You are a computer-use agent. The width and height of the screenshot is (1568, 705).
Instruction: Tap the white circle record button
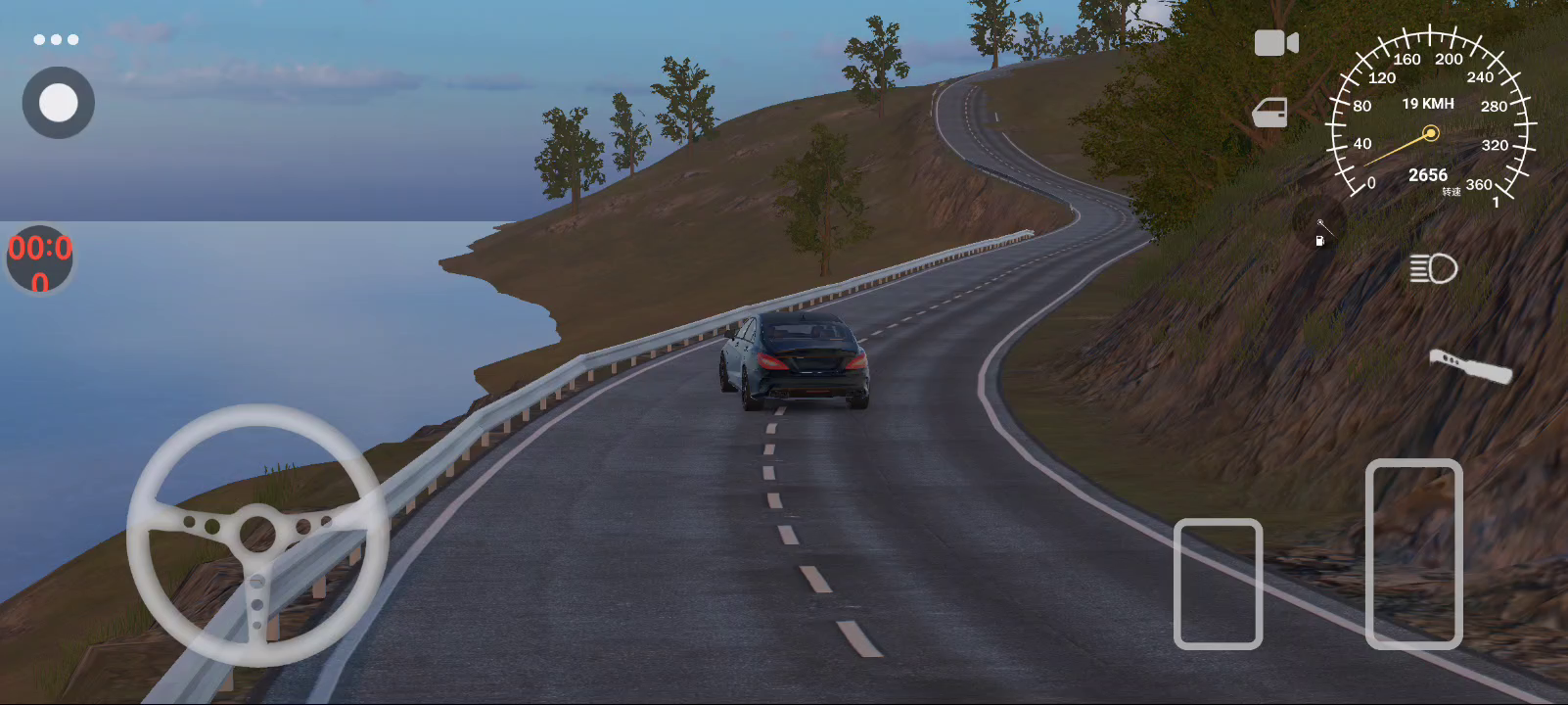(59, 103)
